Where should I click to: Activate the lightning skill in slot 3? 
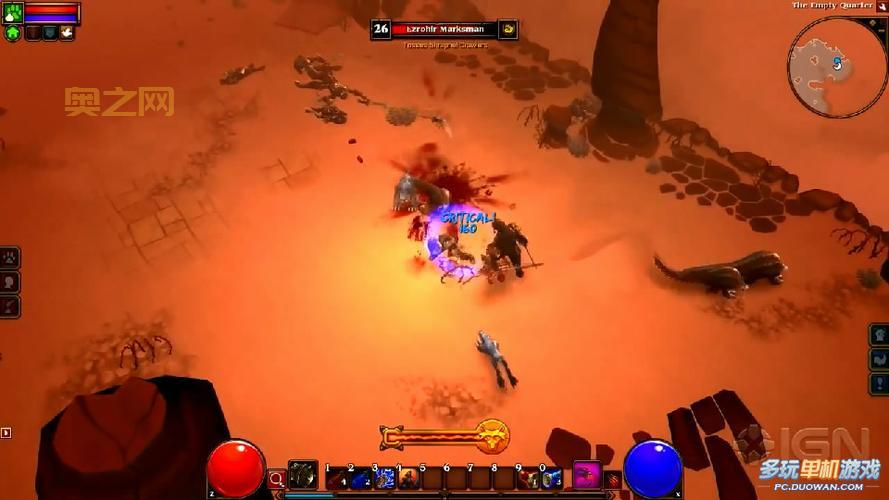(385, 478)
